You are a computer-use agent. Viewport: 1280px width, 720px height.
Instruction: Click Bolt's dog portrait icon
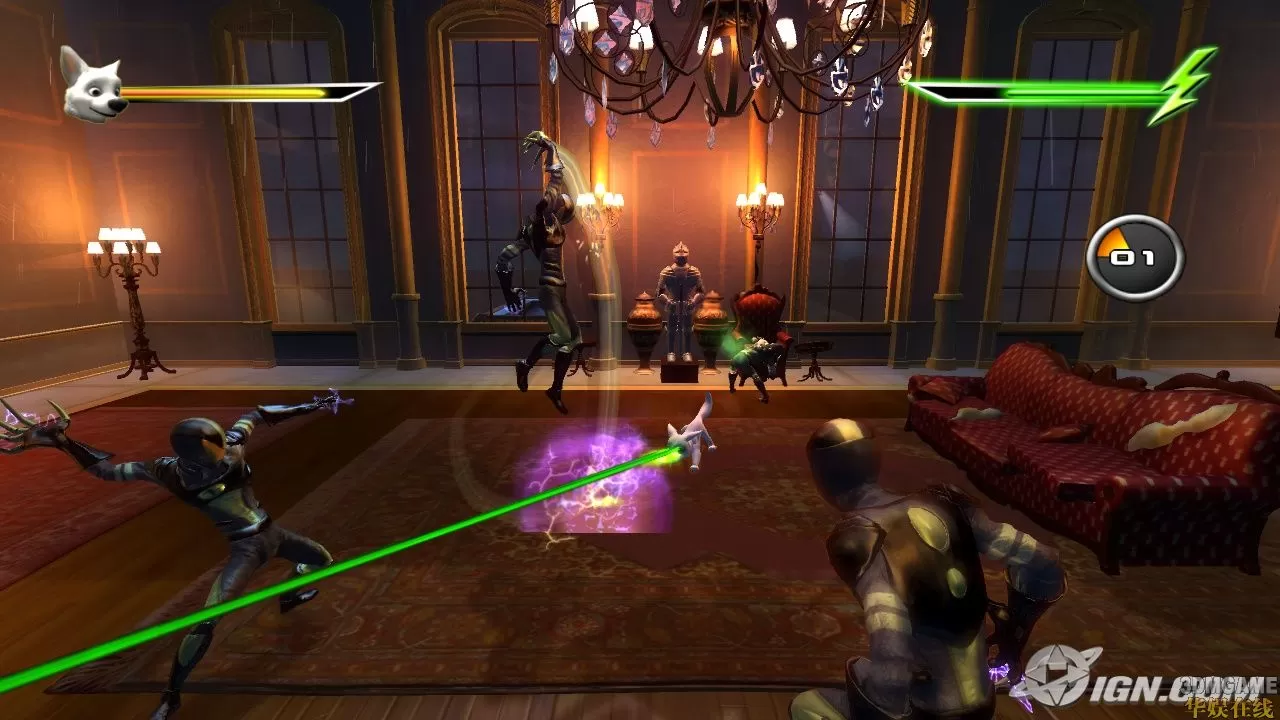tap(92, 85)
